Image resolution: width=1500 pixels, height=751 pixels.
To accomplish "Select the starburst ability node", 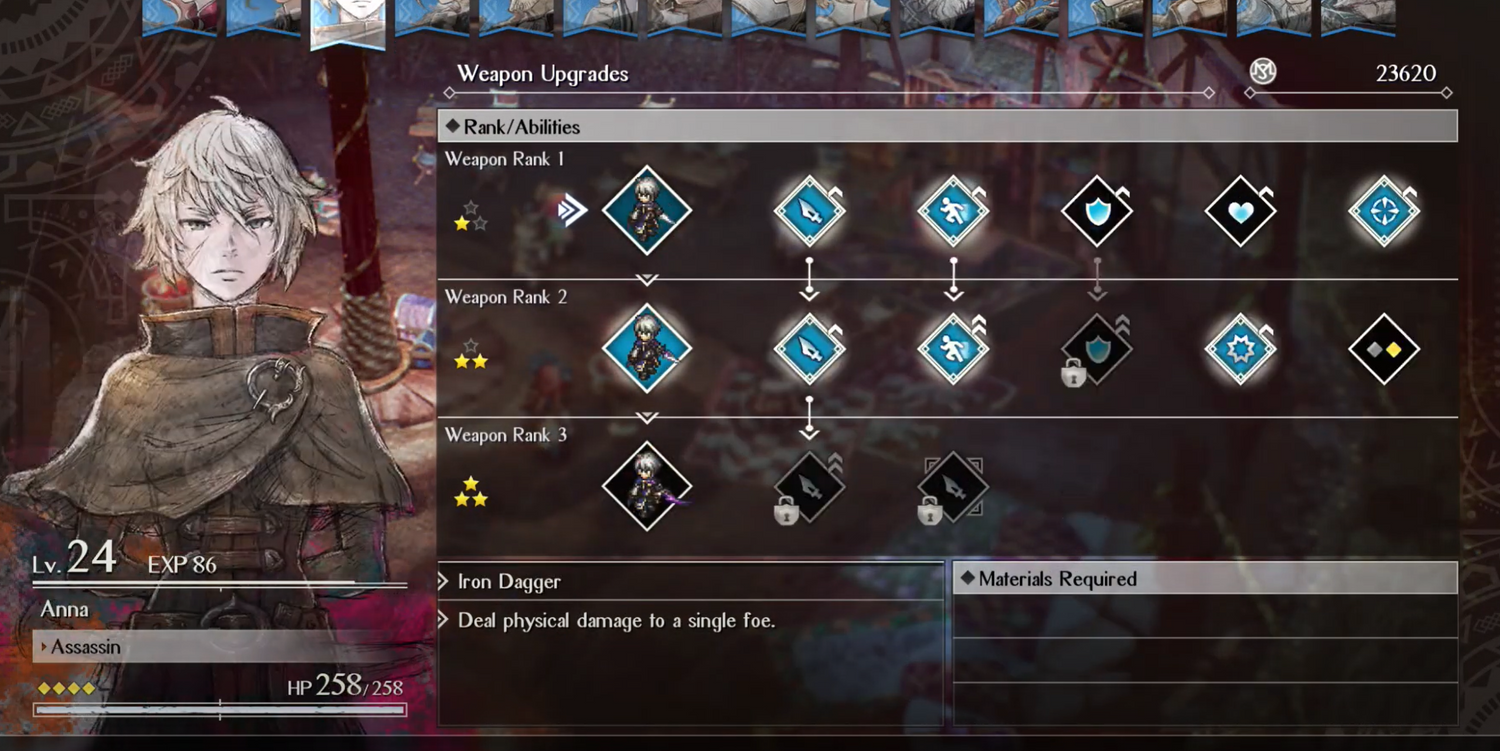I will point(1240,349).
